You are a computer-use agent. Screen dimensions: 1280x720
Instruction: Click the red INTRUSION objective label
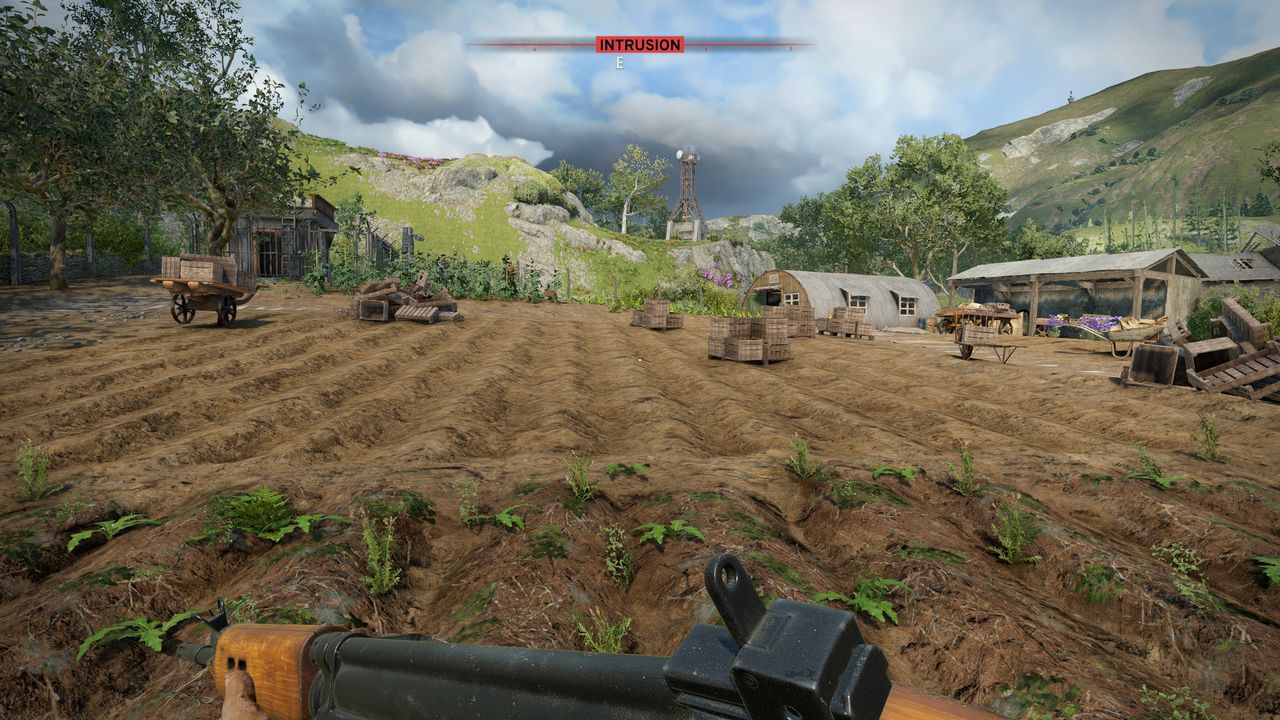coord(640,44)
